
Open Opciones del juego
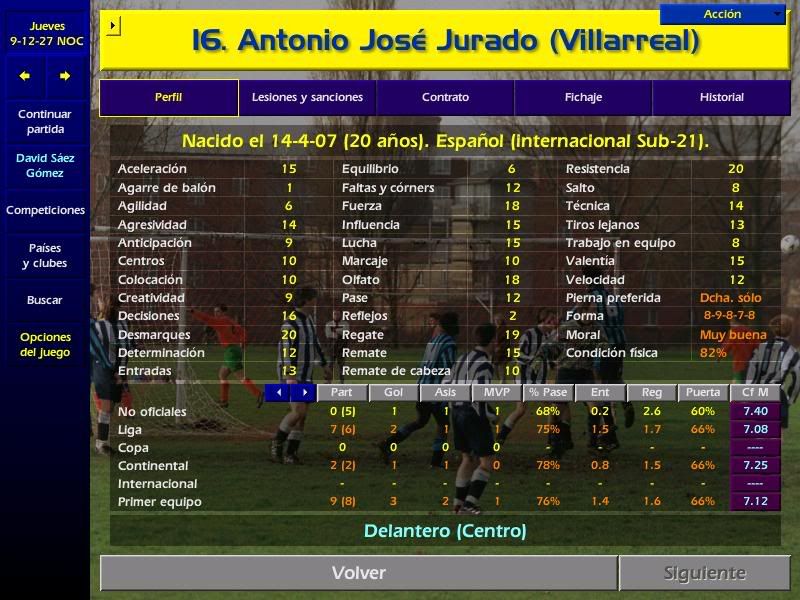pyautogui.click(x=45, y=345)
